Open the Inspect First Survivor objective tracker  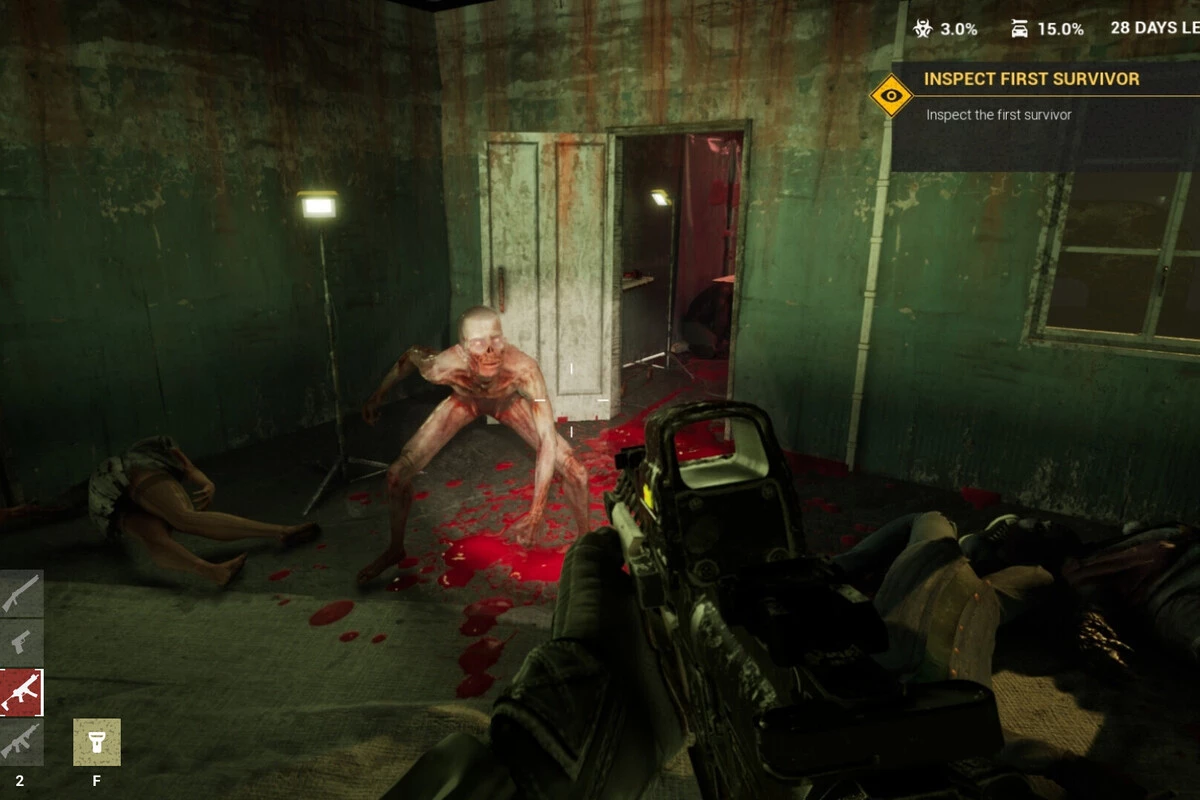(1031, 79)
